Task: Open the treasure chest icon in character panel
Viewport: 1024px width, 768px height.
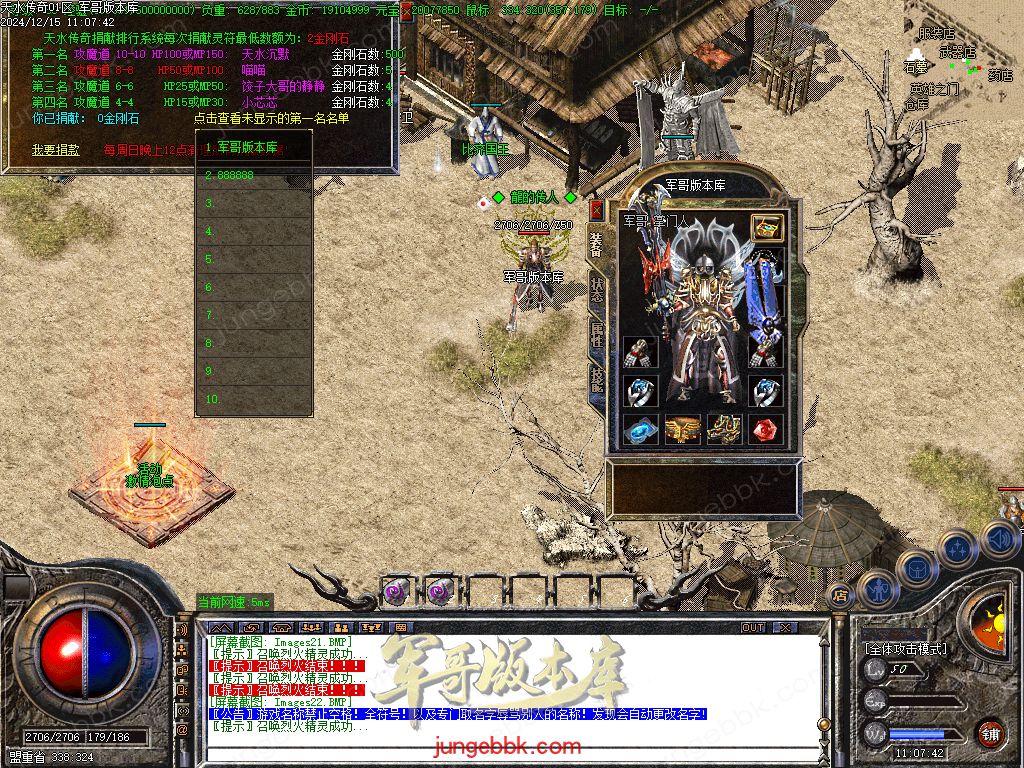Action: 767,227
